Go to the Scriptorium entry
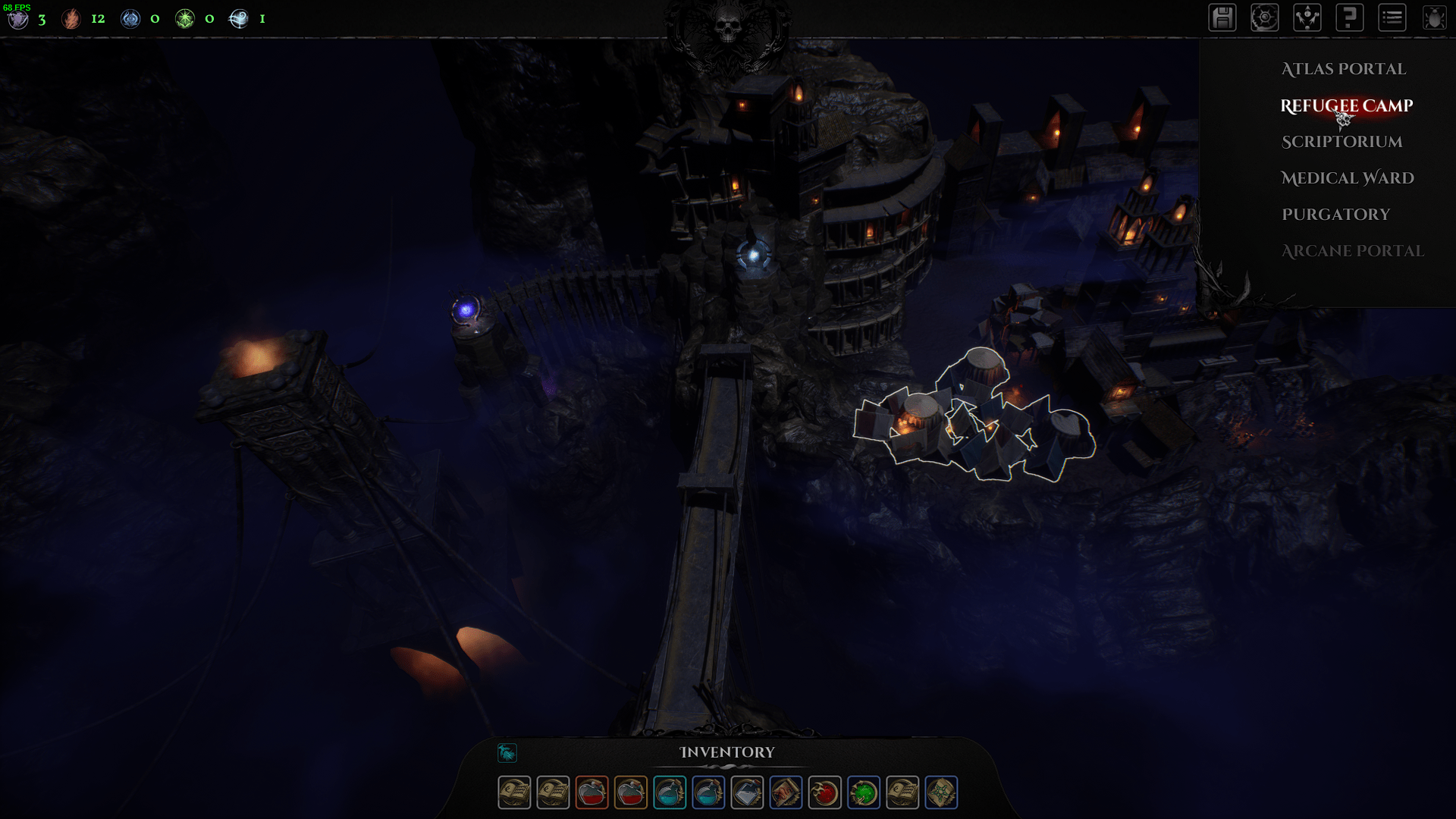Screen dimensions: 1456x819 [1341, 142]
